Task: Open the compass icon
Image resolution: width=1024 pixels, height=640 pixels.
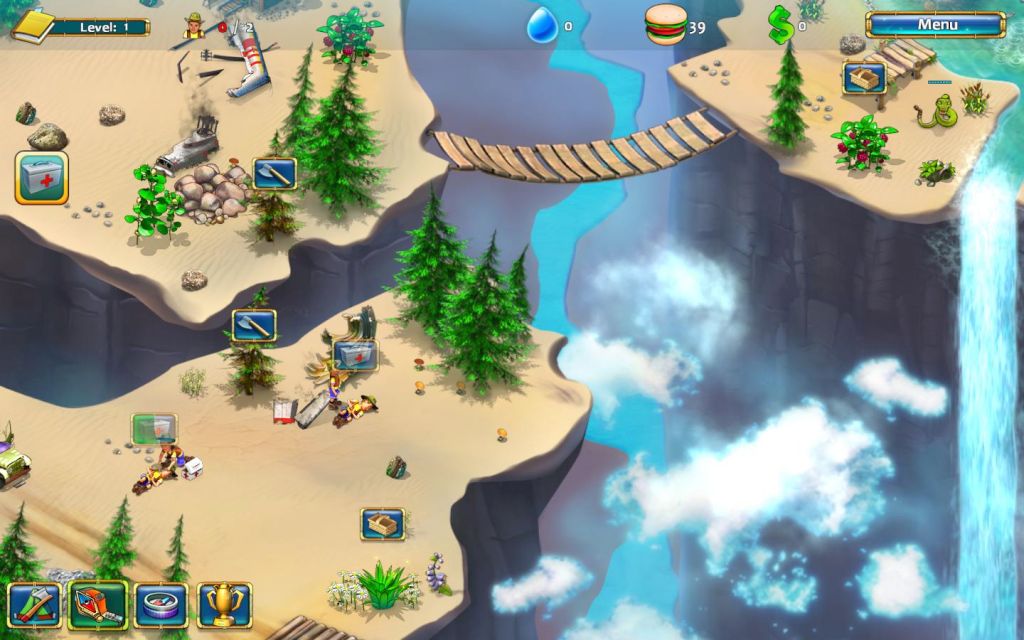Action: click(x=160, y=604)
